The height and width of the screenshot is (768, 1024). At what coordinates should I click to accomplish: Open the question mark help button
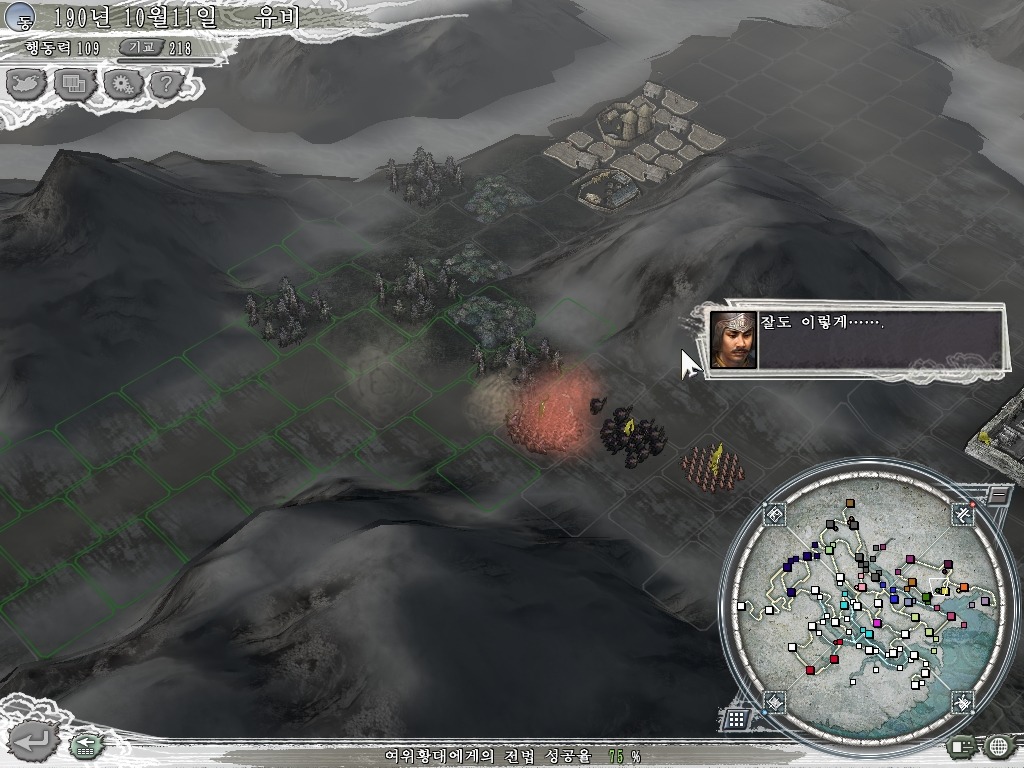[165, 84]
